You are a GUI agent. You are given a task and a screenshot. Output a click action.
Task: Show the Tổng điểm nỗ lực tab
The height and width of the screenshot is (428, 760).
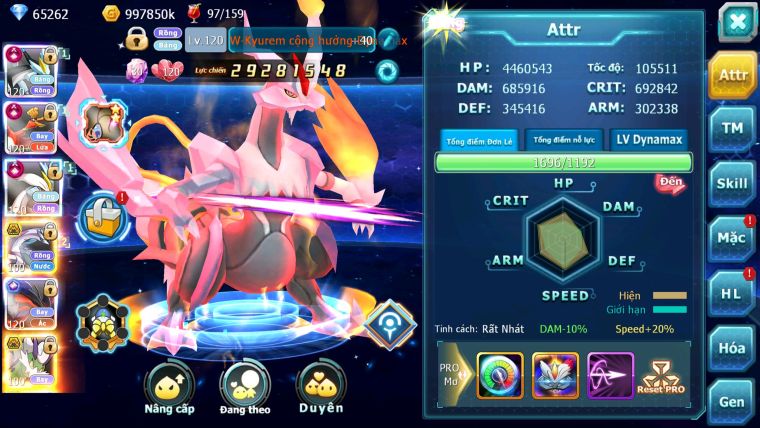[x=563, y=140]
